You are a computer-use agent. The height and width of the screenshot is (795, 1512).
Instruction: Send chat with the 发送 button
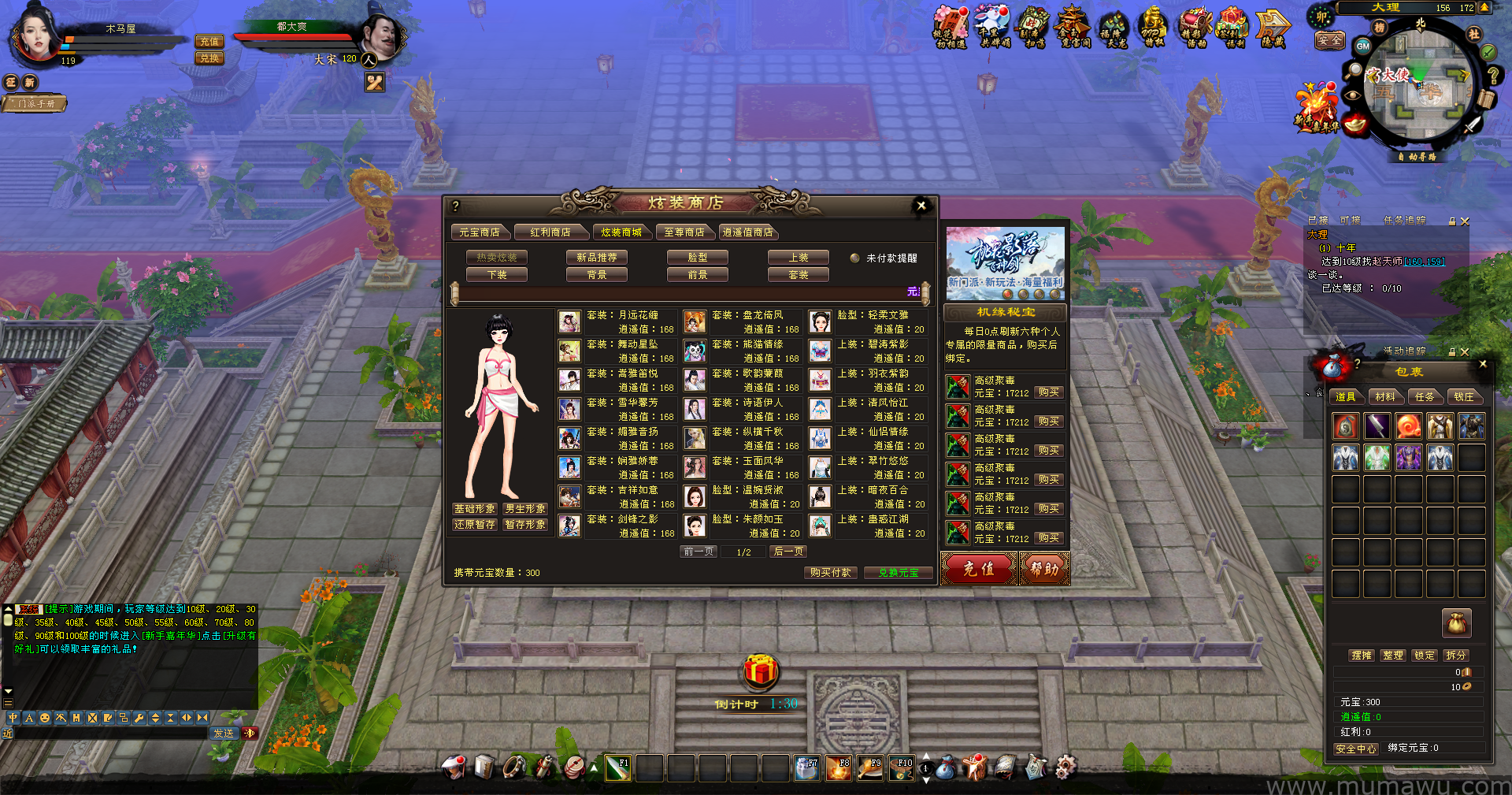coord(224,734)
